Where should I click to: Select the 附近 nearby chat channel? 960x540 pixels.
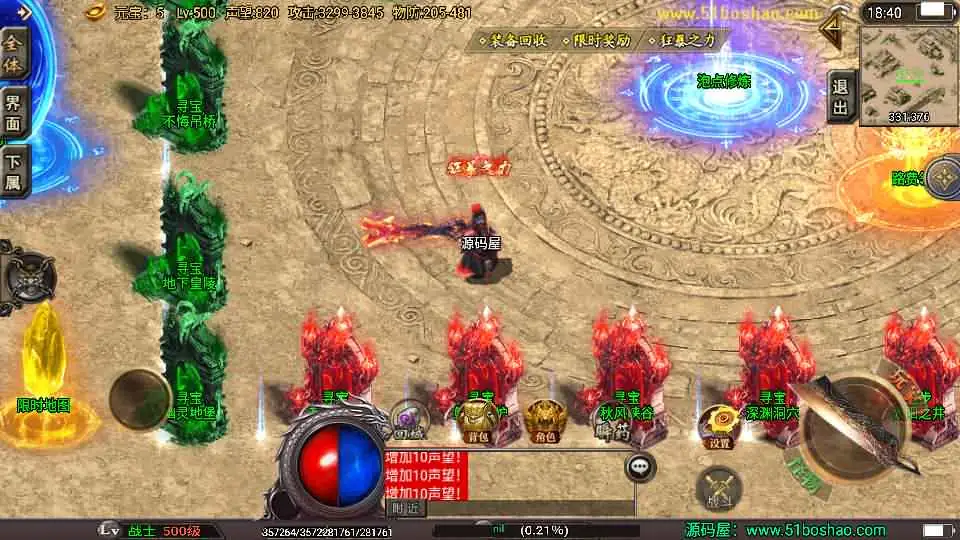coord(406,507)
